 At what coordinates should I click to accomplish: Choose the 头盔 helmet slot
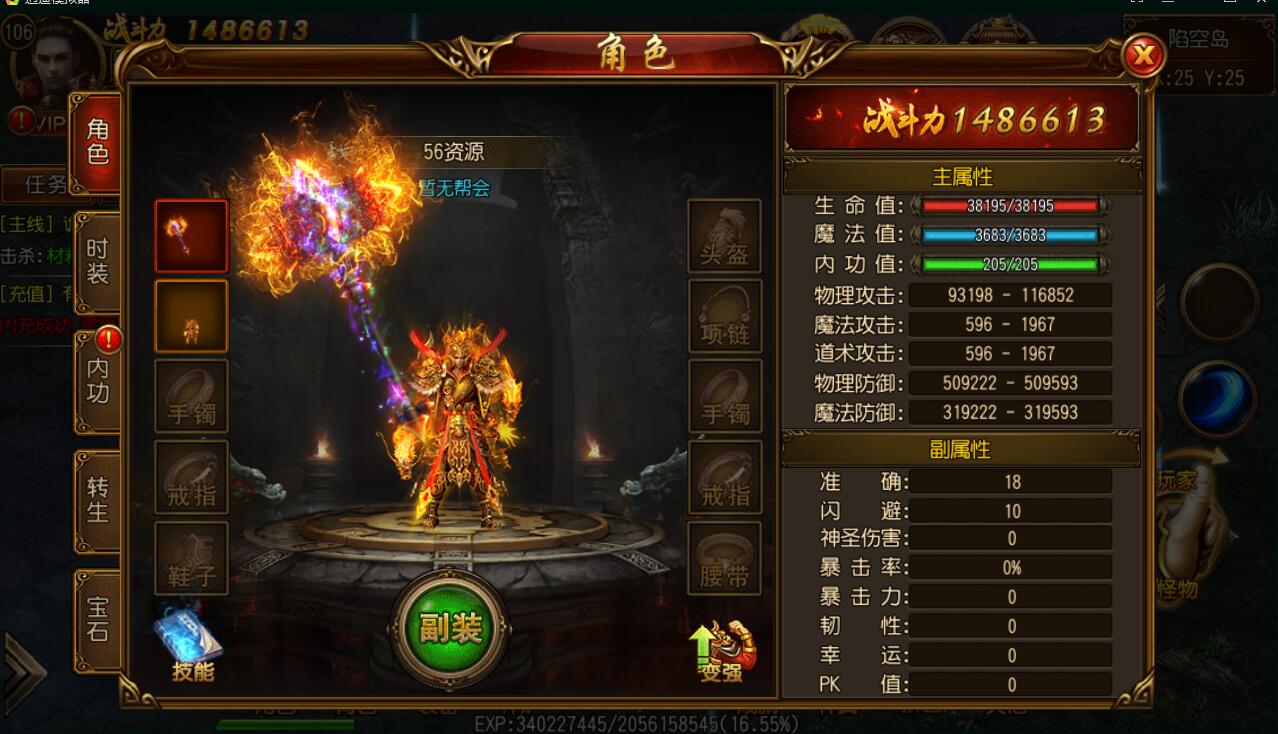(x=724, y=236)
